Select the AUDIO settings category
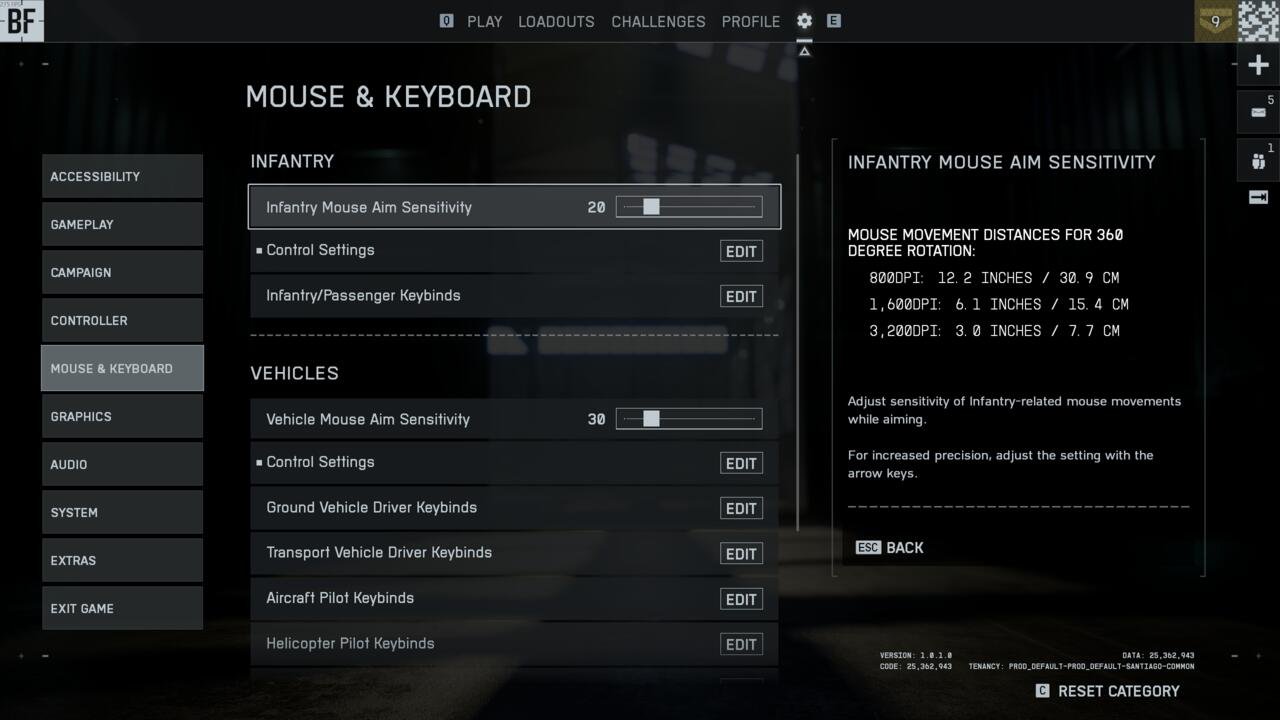The image size is (1280, 720). tap(122, 464)
